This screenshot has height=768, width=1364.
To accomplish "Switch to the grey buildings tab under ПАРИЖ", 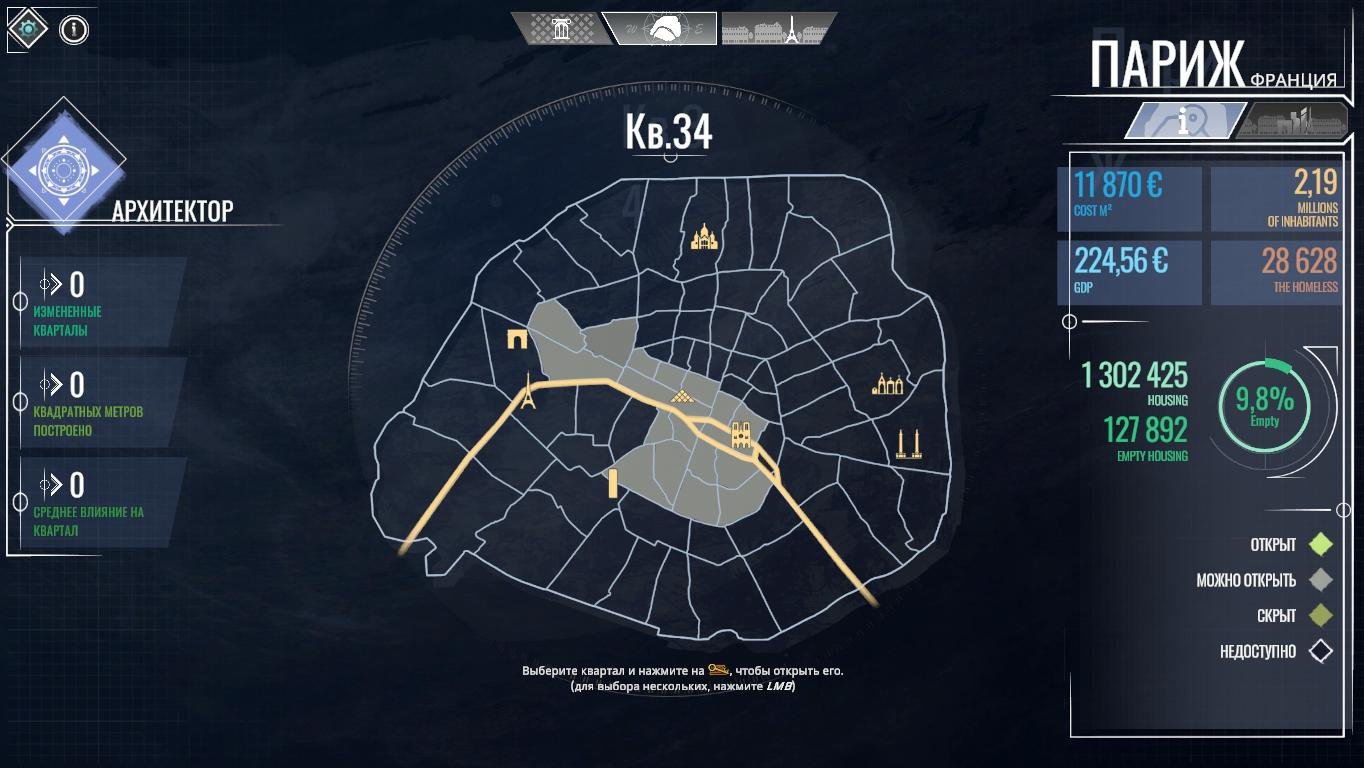I will 1288,121.
